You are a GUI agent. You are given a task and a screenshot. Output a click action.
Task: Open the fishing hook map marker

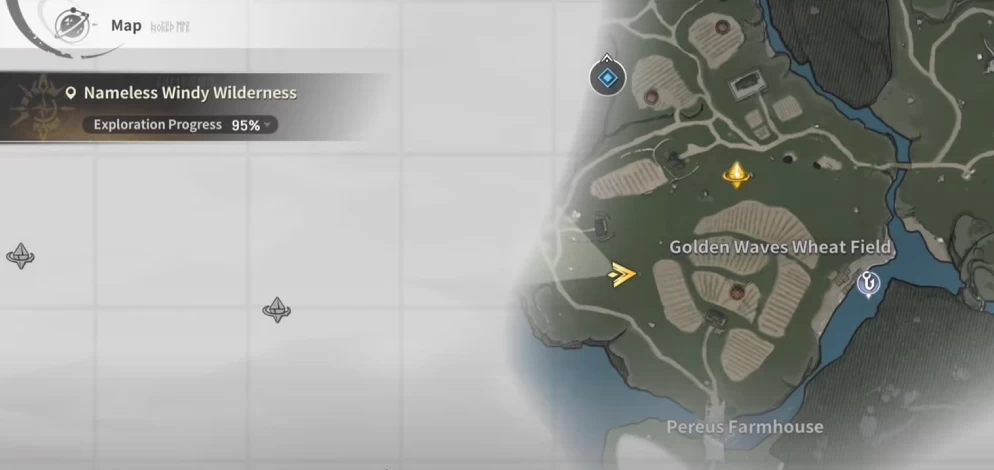click(x=870, y=284)
